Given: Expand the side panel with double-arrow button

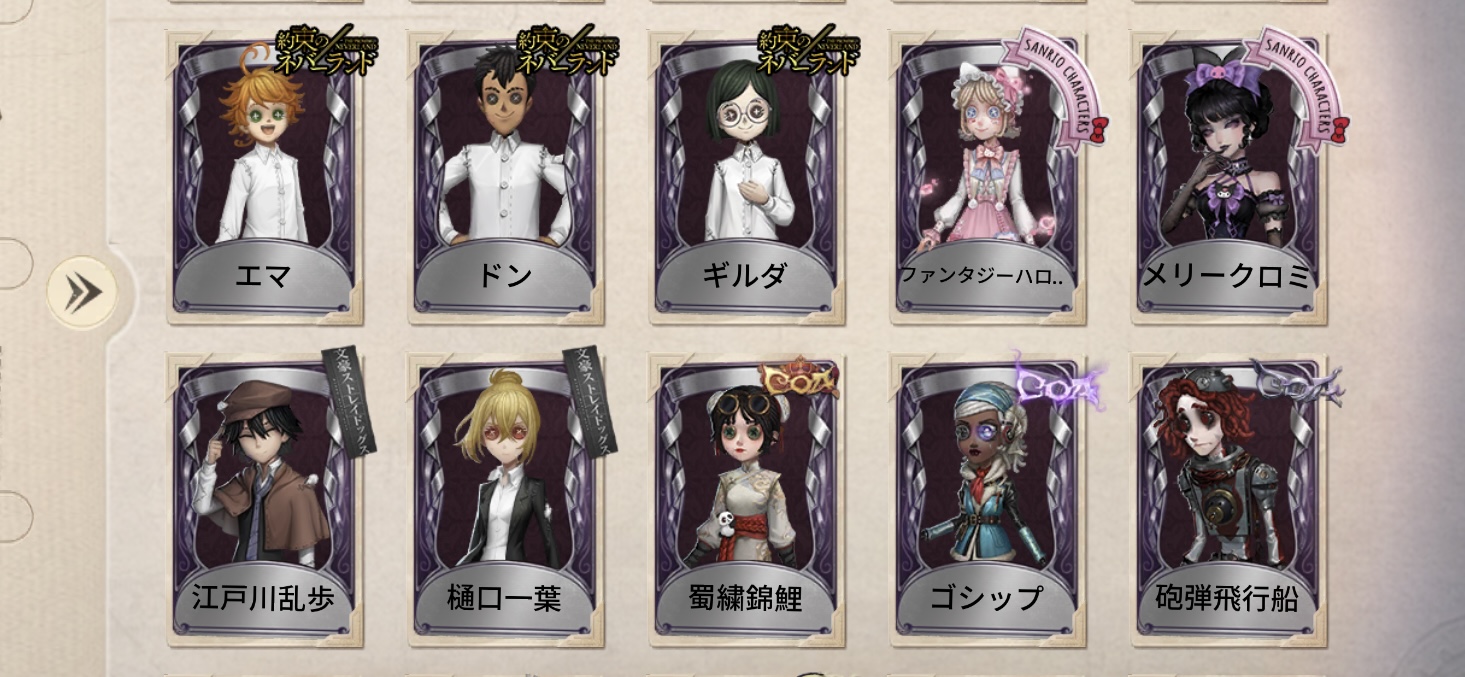Looking at the screenshot, I should tap(83, 293).
